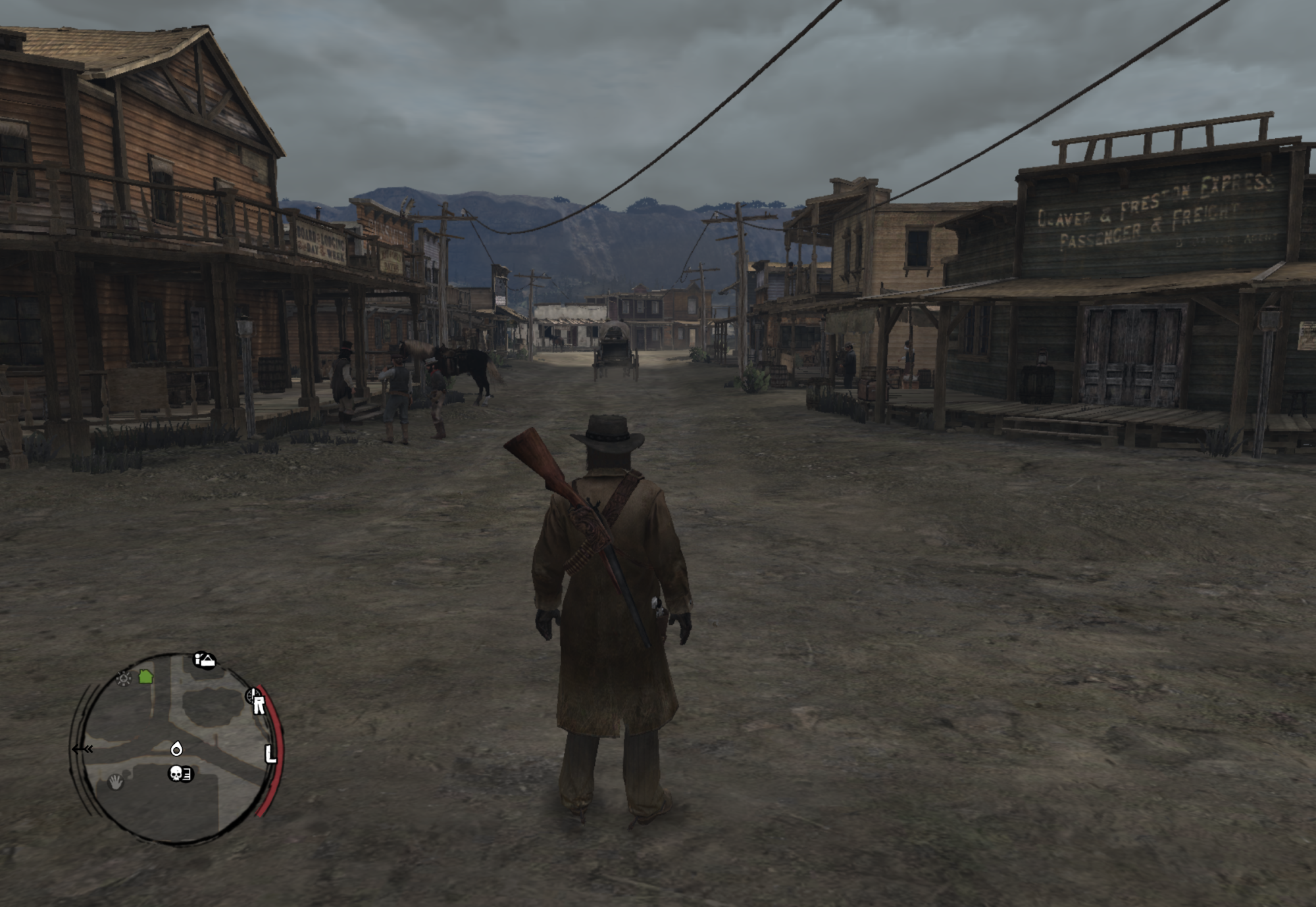Open the circular minimap
Image resolution: width=1316 pixels, height=907 pixels.
tap(176, 748)
